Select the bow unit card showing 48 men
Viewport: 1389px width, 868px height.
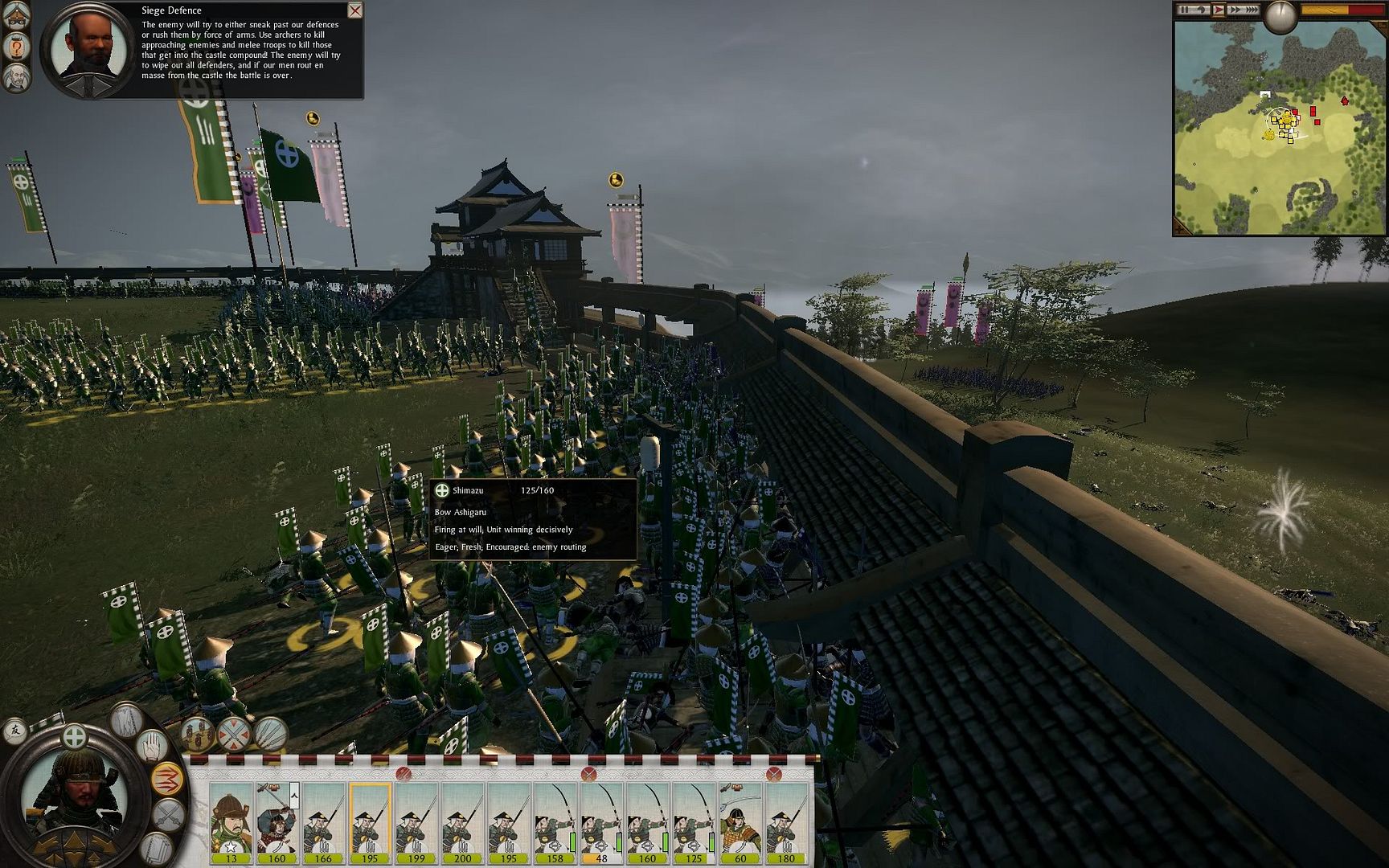pos(601,821)
